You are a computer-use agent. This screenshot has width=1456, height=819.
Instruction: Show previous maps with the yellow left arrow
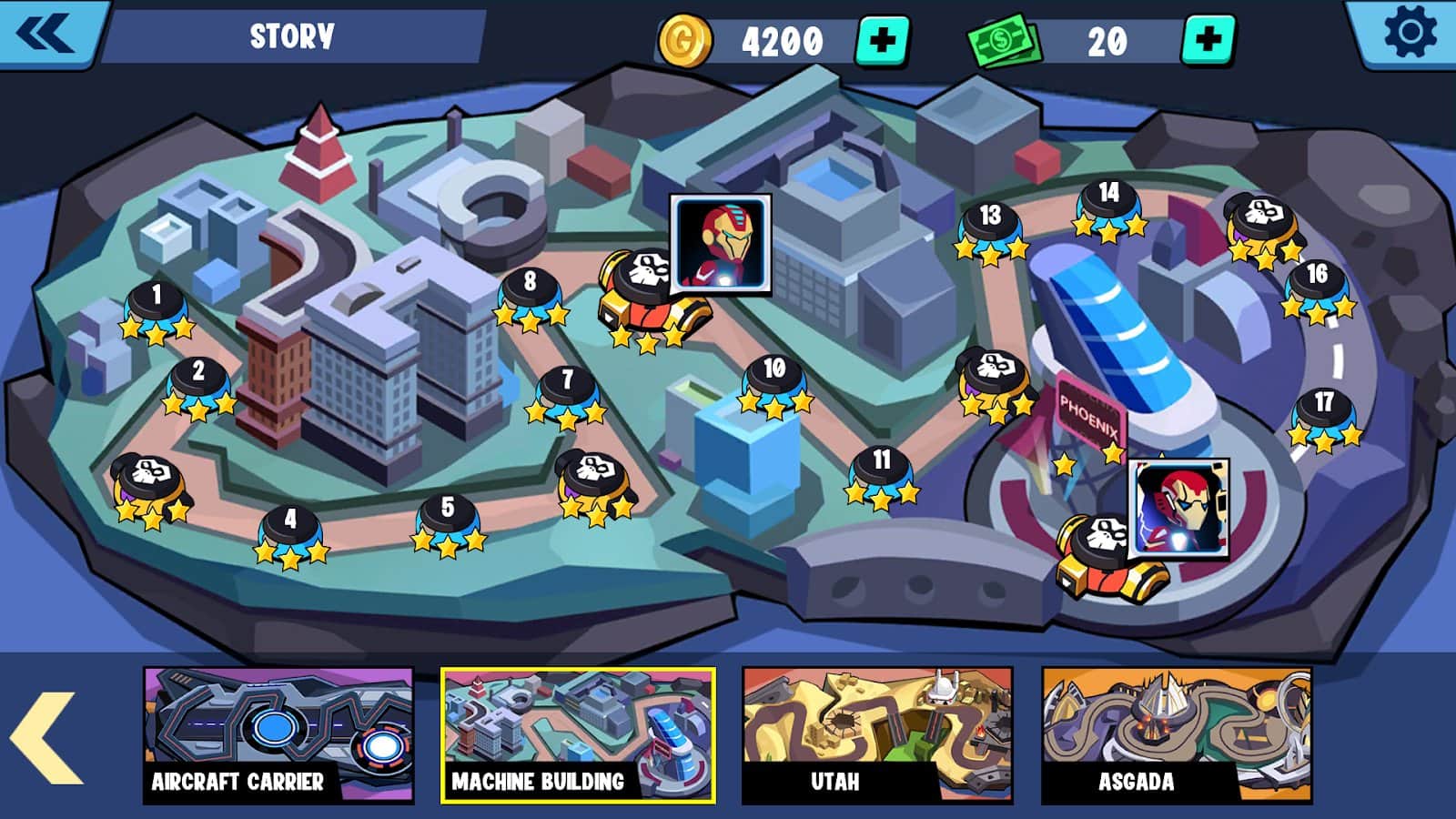point(45,737)
